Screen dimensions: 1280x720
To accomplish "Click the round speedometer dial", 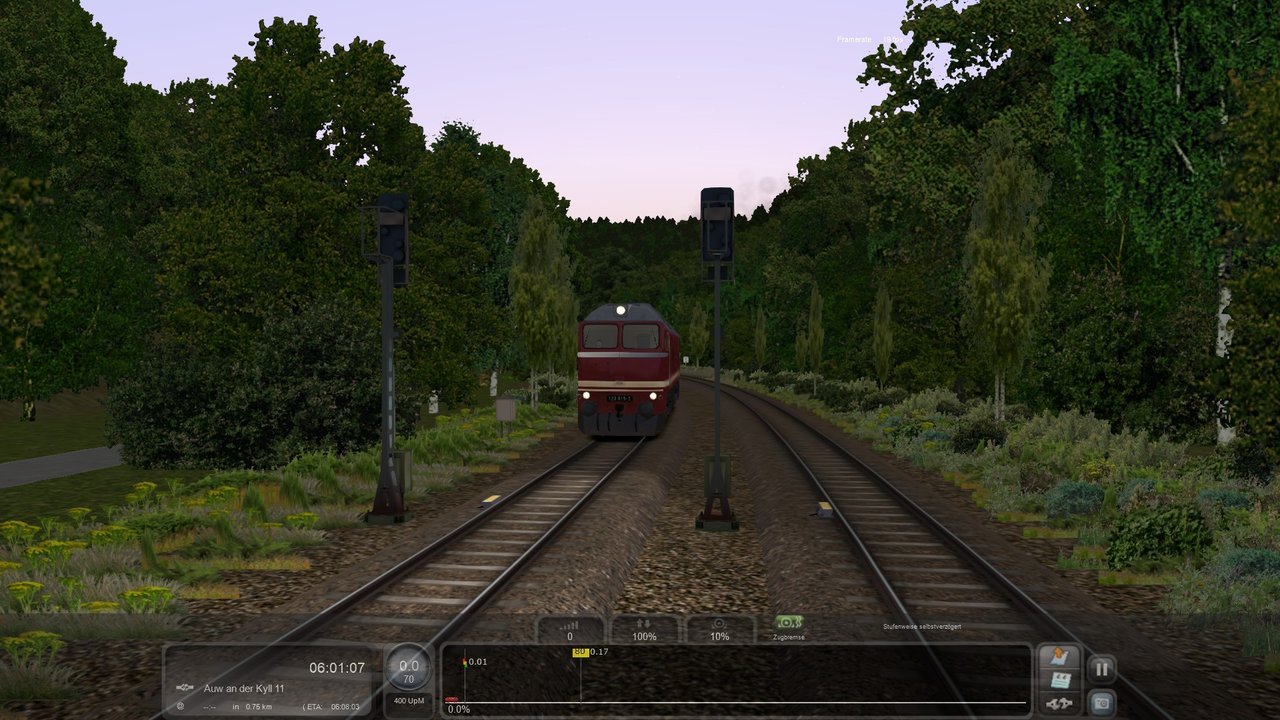I will 409,667.
